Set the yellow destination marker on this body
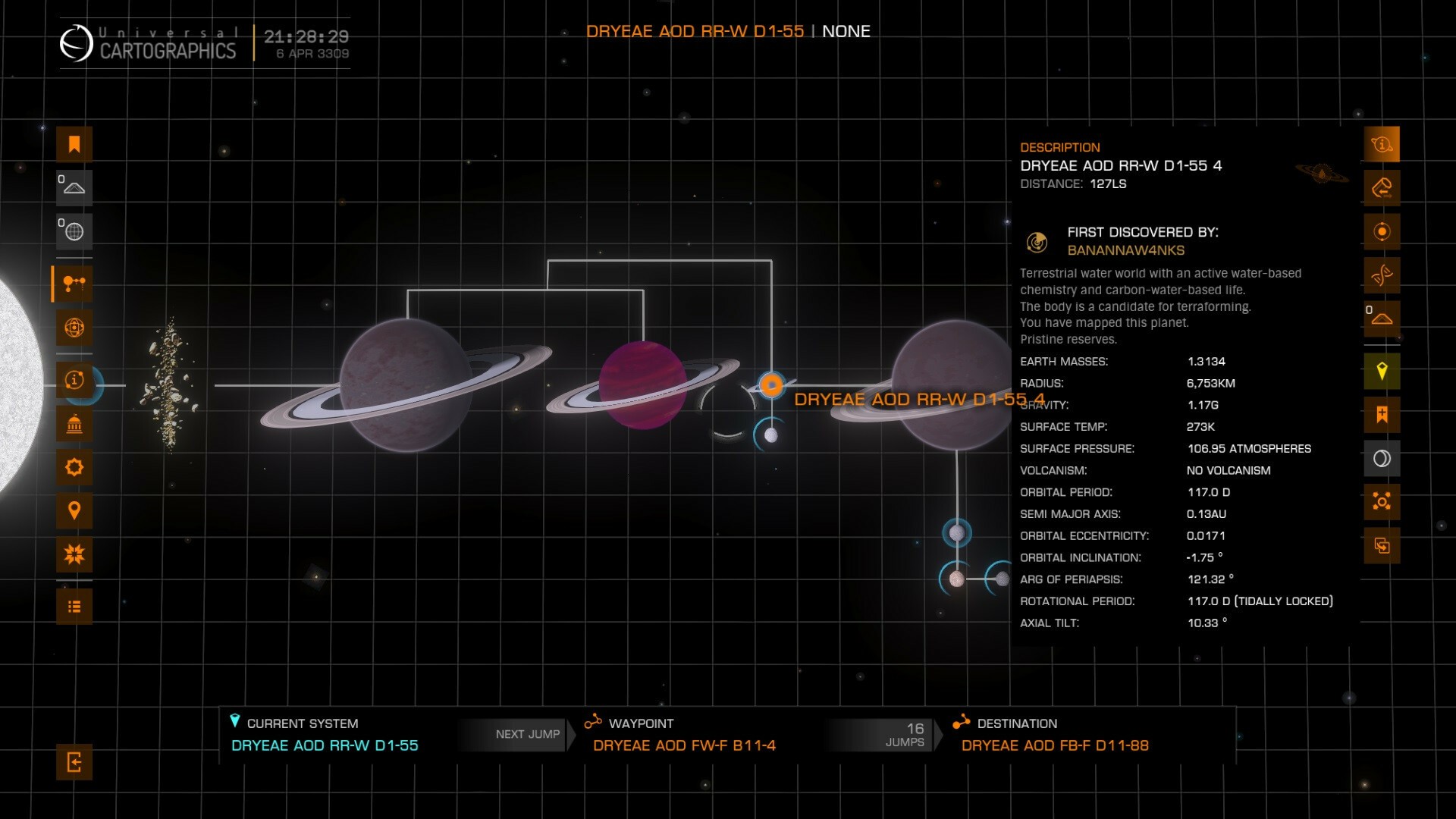The image size is (1456, 819). [1382, 372]
